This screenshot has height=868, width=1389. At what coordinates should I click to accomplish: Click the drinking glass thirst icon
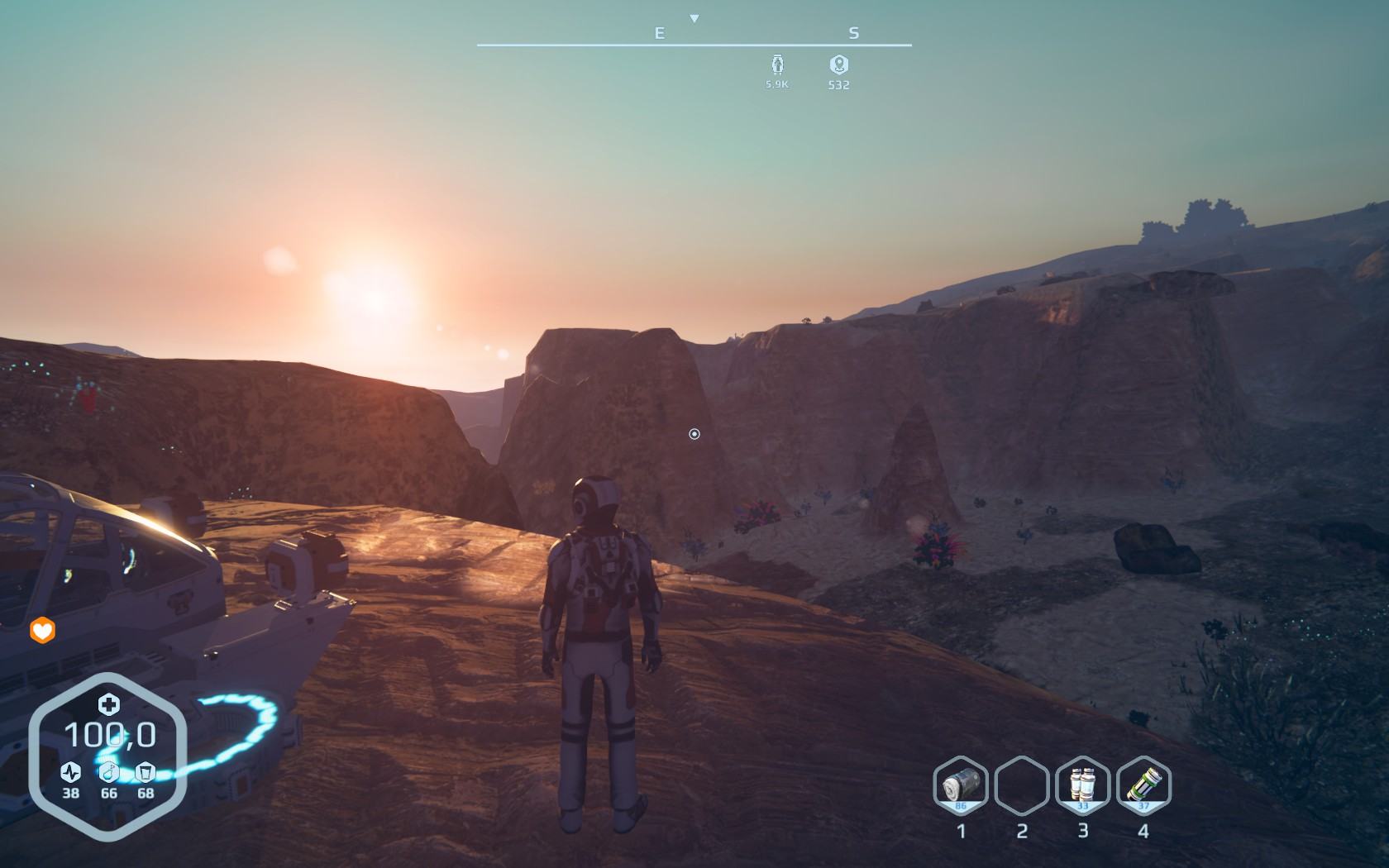[x=146, y=772]
